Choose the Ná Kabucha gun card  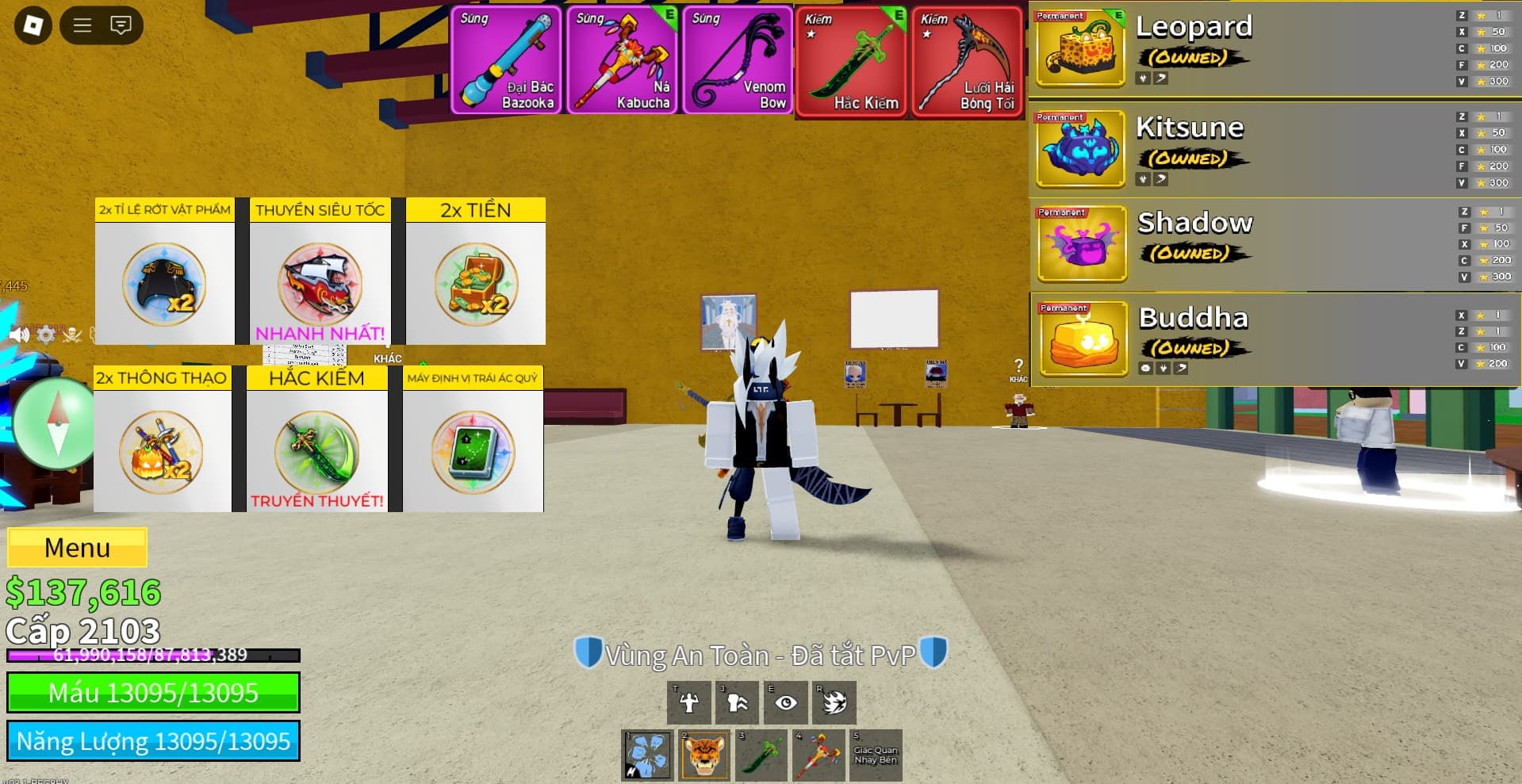[622, 60]
